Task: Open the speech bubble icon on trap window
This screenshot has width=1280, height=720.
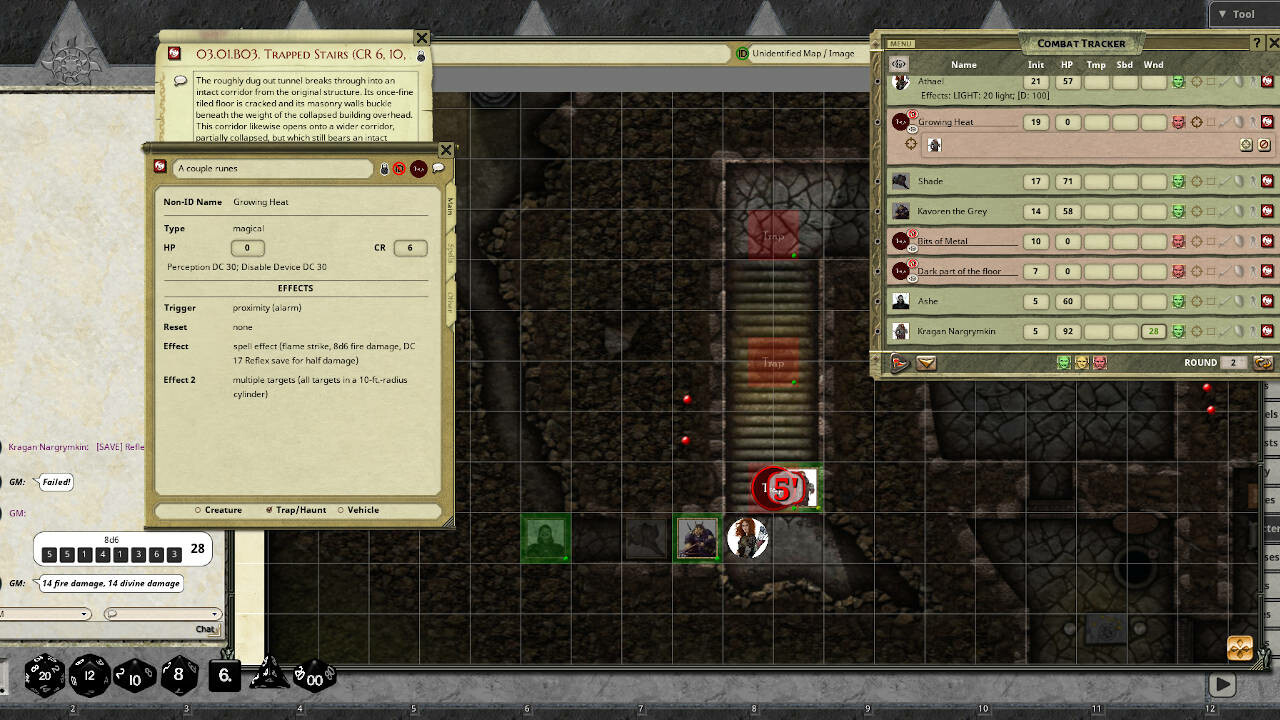Action: (x=437, y=167)
